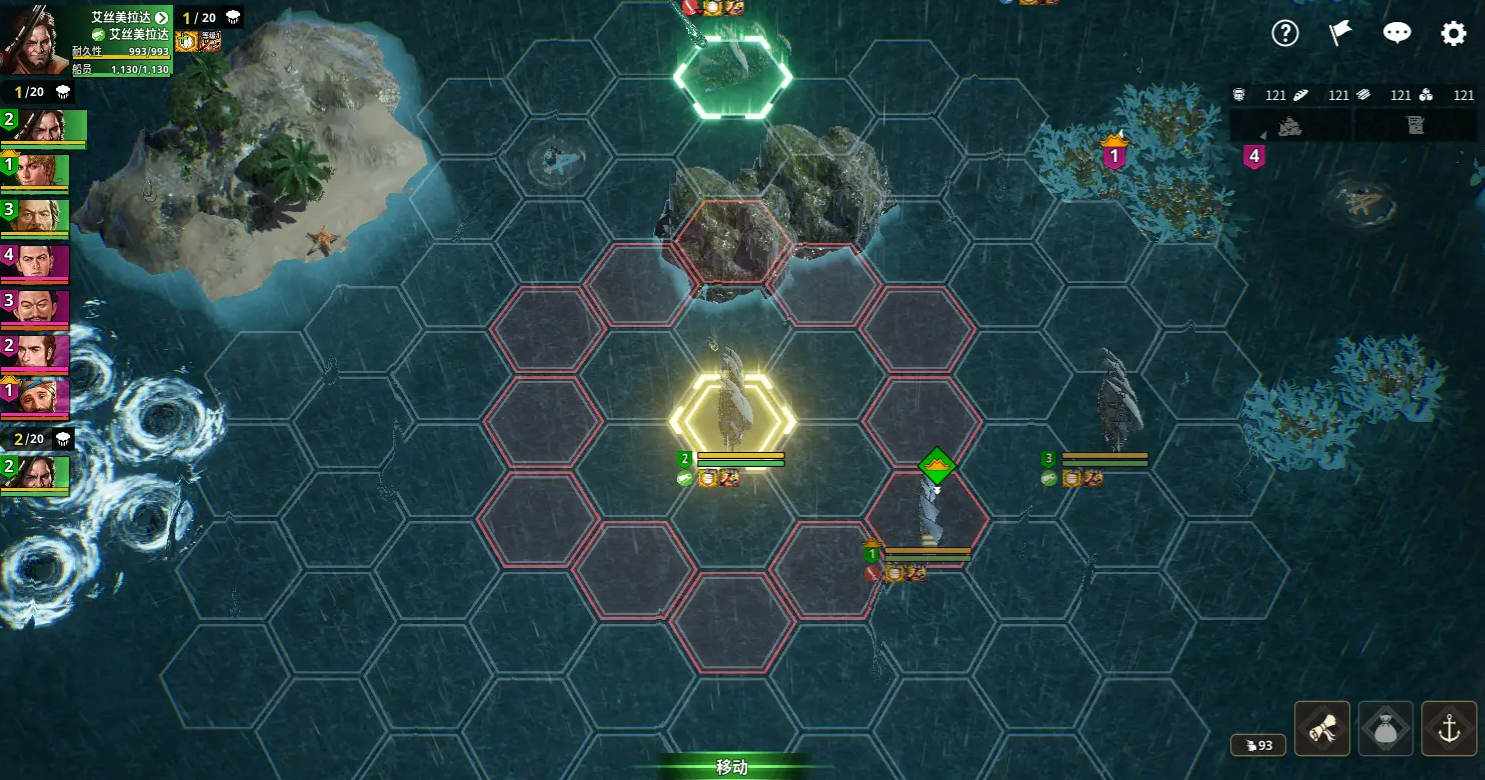Switch to the ship fleet tab
The width and height of the screenshot is (1485, 780).
tap(1289, 126)
